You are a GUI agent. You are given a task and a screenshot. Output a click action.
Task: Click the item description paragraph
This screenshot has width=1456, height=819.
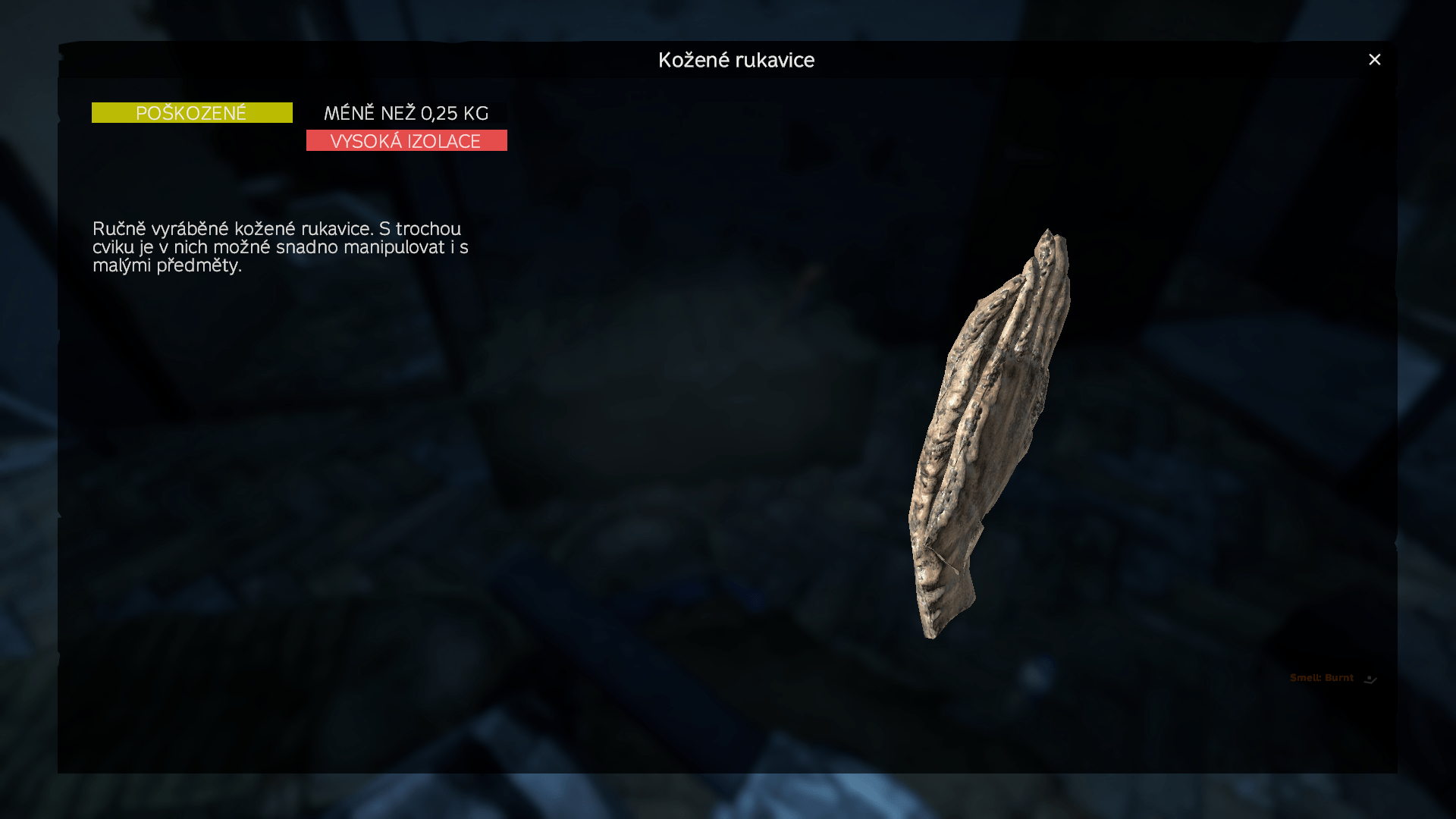tap(279, 247)
